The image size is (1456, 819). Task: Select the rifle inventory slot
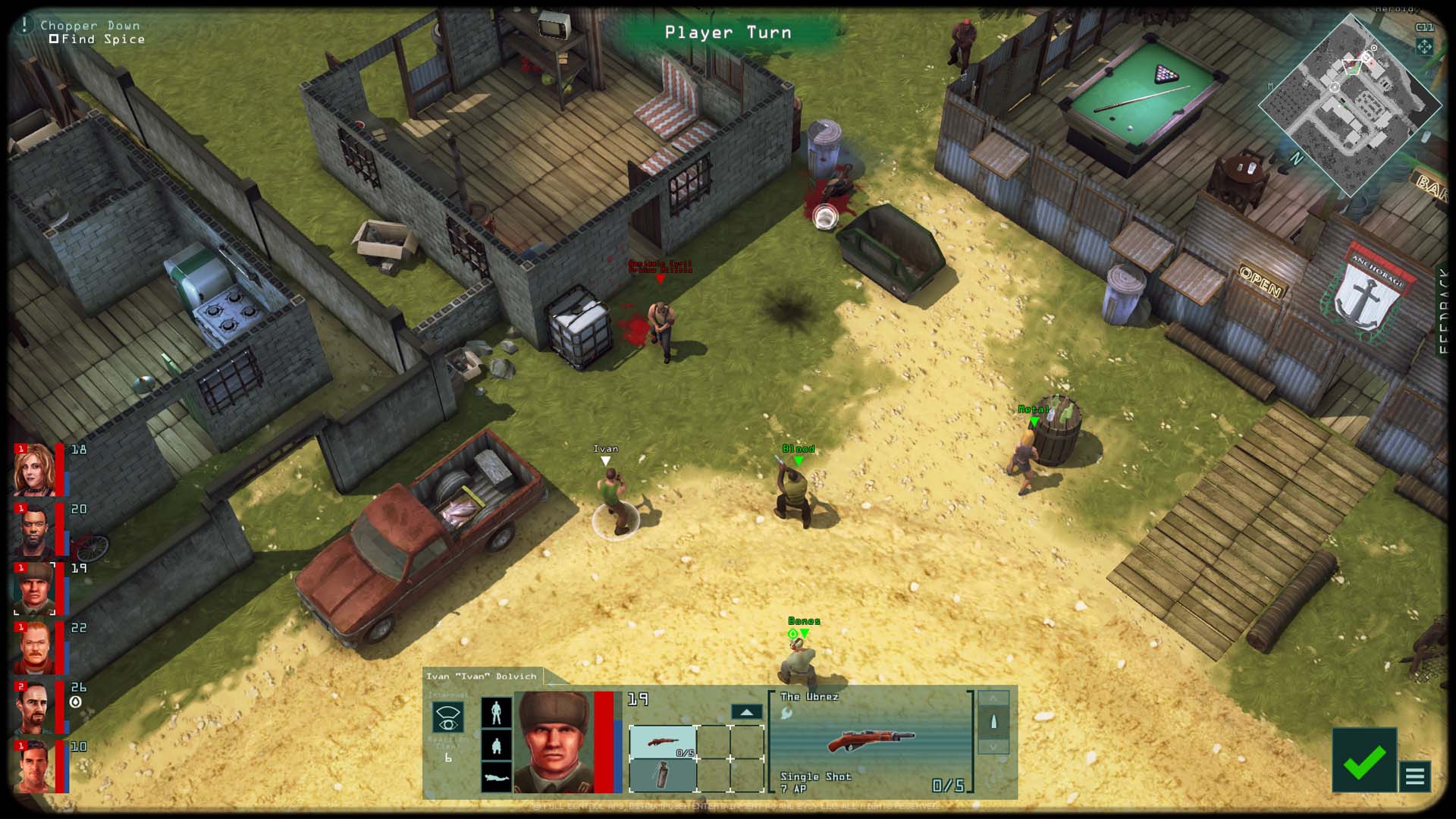pyautogui.click(x=662, y=741)
